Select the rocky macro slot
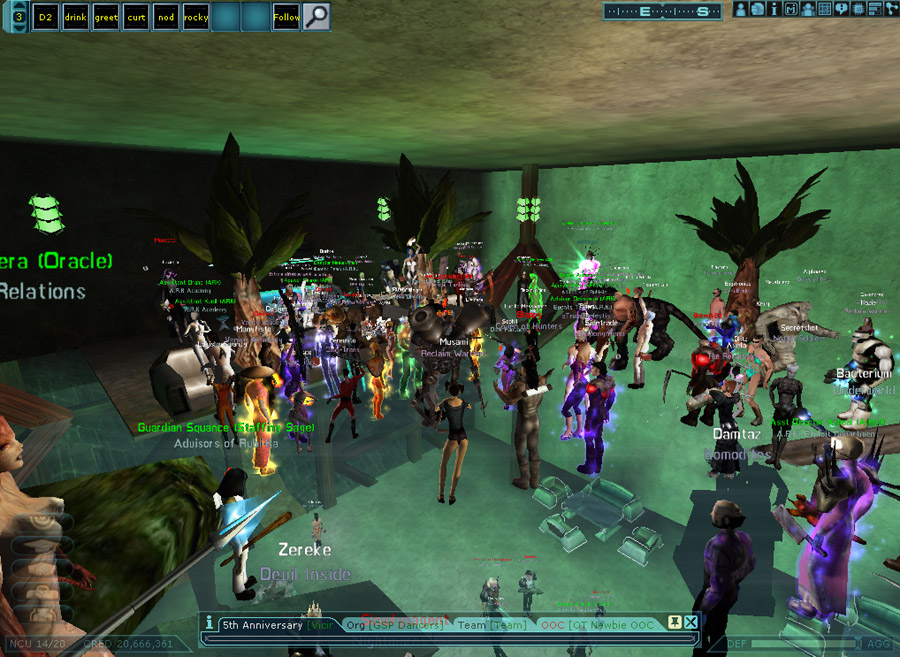This screenshot has width=900, height=657. click(x=196, y=17)
